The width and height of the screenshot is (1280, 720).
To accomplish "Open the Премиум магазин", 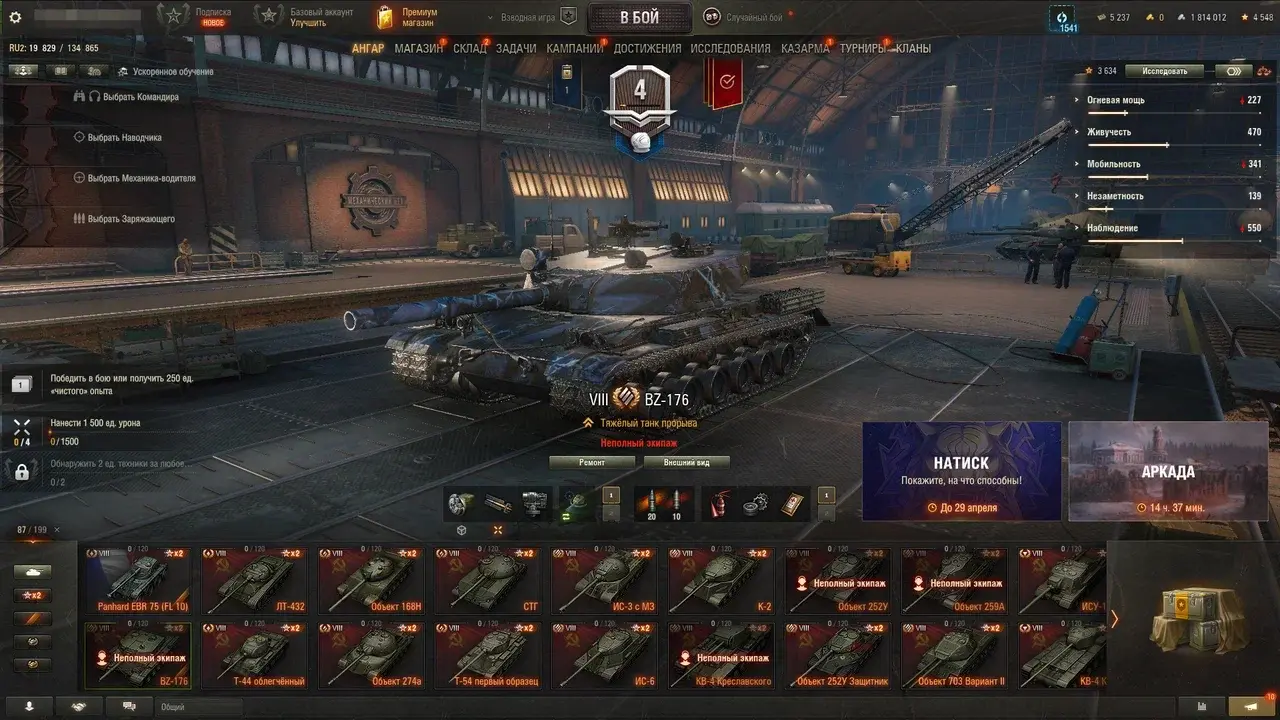I will click(408, 17).
